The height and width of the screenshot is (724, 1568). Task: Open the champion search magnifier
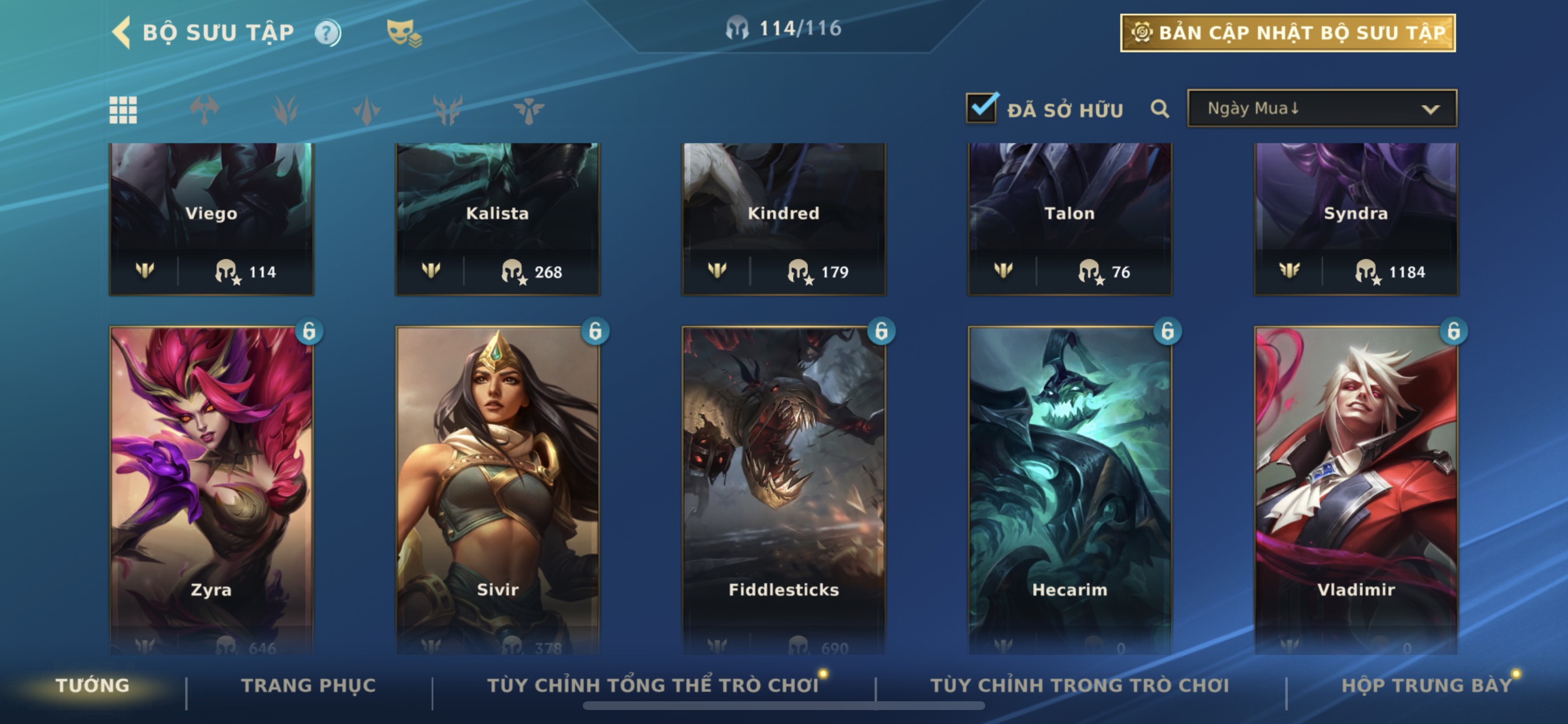[1160, 110]
